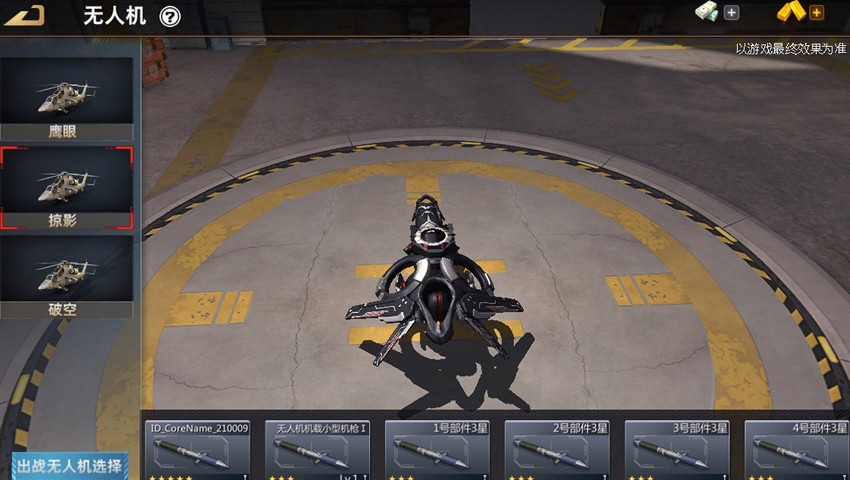850x480 pixels.
Task: Open the 1号部件3星 part slot
Action: pyautogui.click(x=438, y=450)
